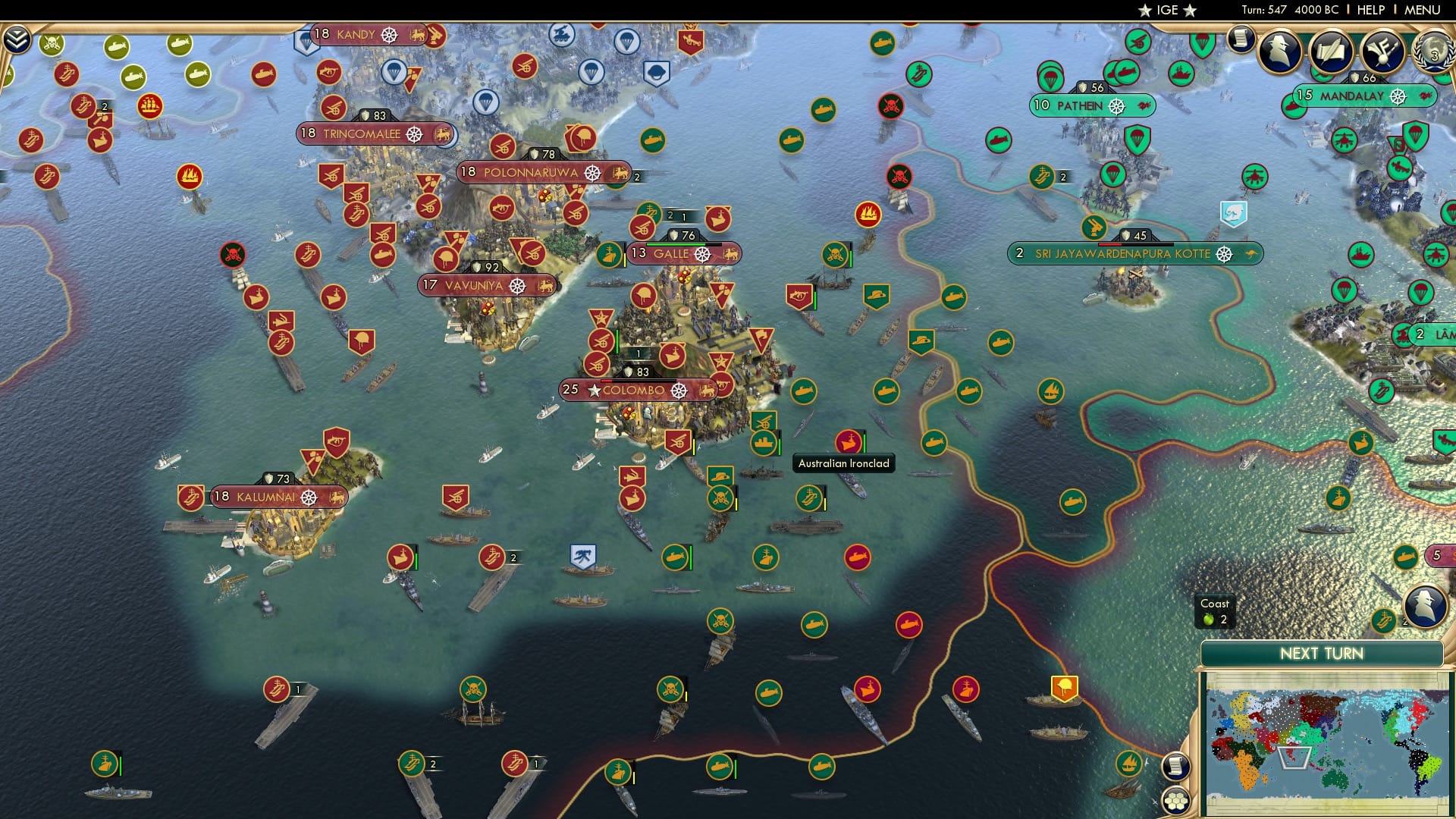
Task: Open the notification log scroll beside the minimap
Action: click(x=1177, y=767)
